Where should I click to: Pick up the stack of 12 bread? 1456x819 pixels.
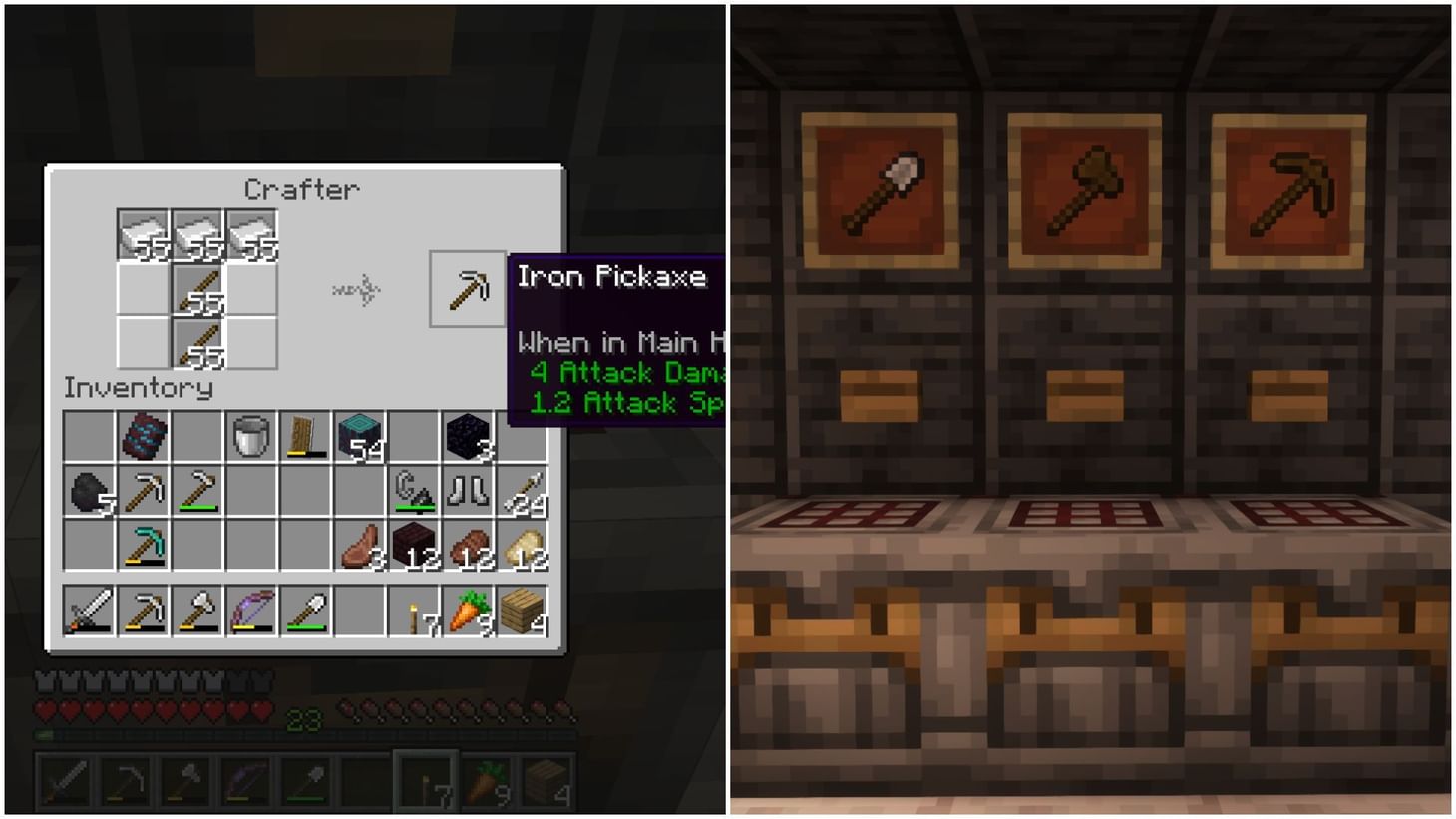523,544
